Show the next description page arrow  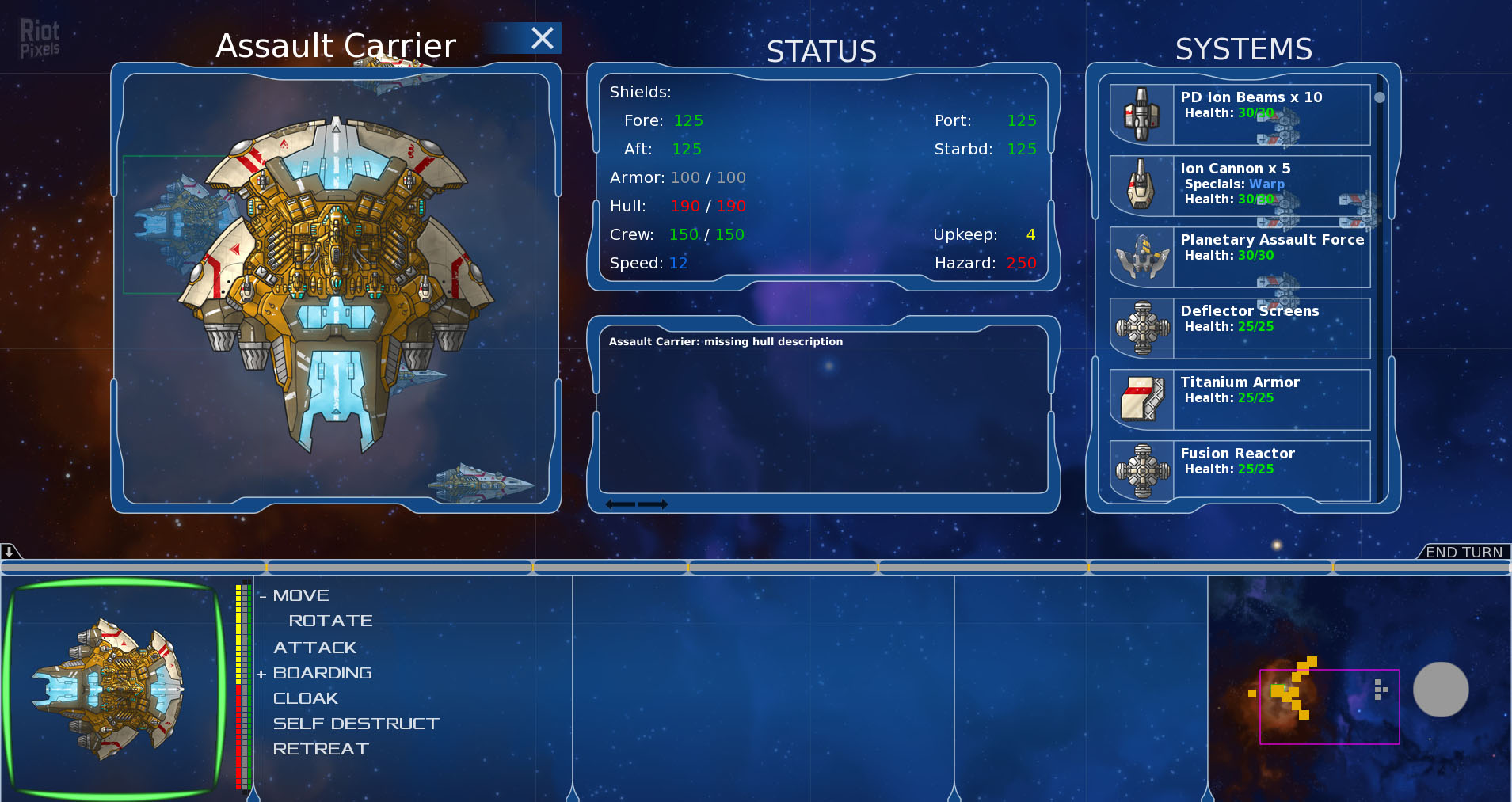(x=653, y=504)
